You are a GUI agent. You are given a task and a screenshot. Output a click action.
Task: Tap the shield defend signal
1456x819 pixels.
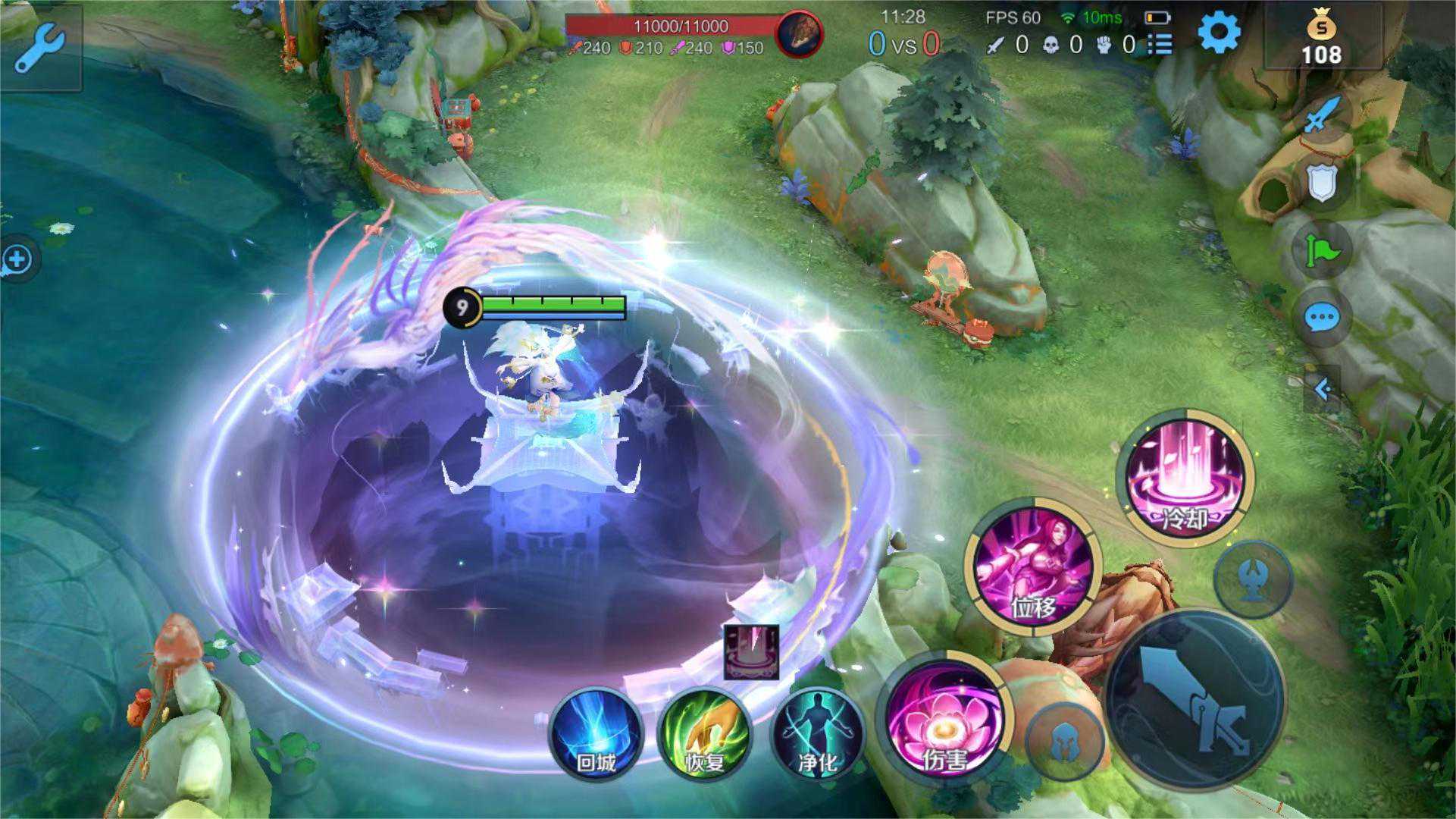click(1322, 184)
